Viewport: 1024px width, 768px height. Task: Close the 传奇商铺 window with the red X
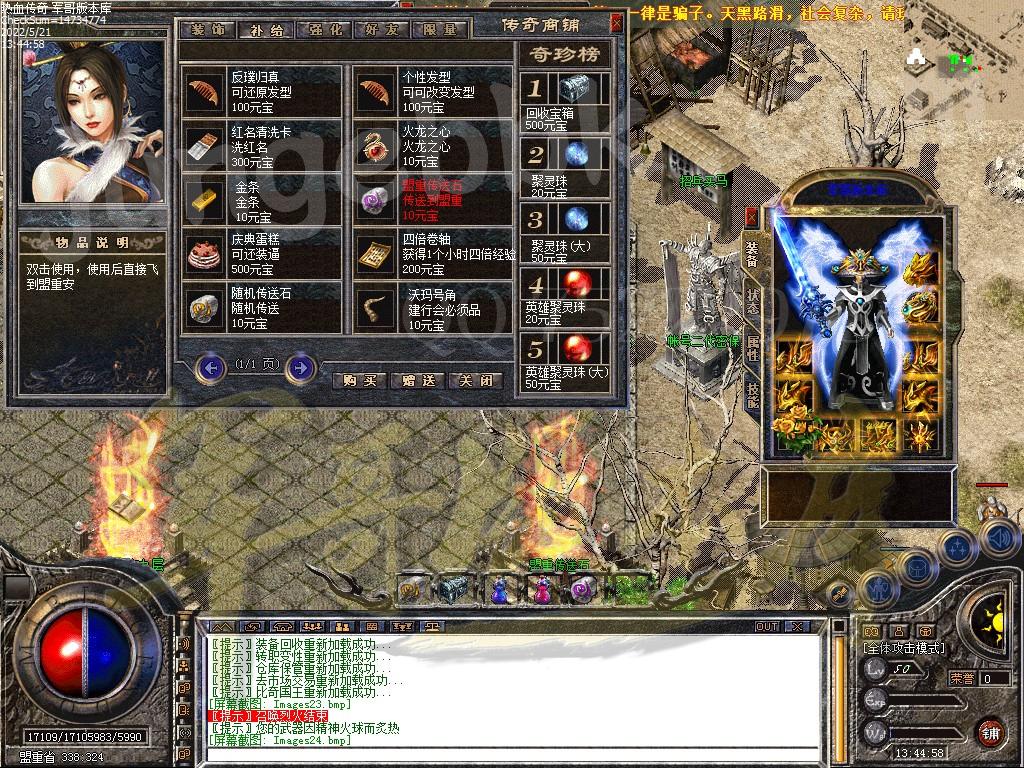point(616,22)
